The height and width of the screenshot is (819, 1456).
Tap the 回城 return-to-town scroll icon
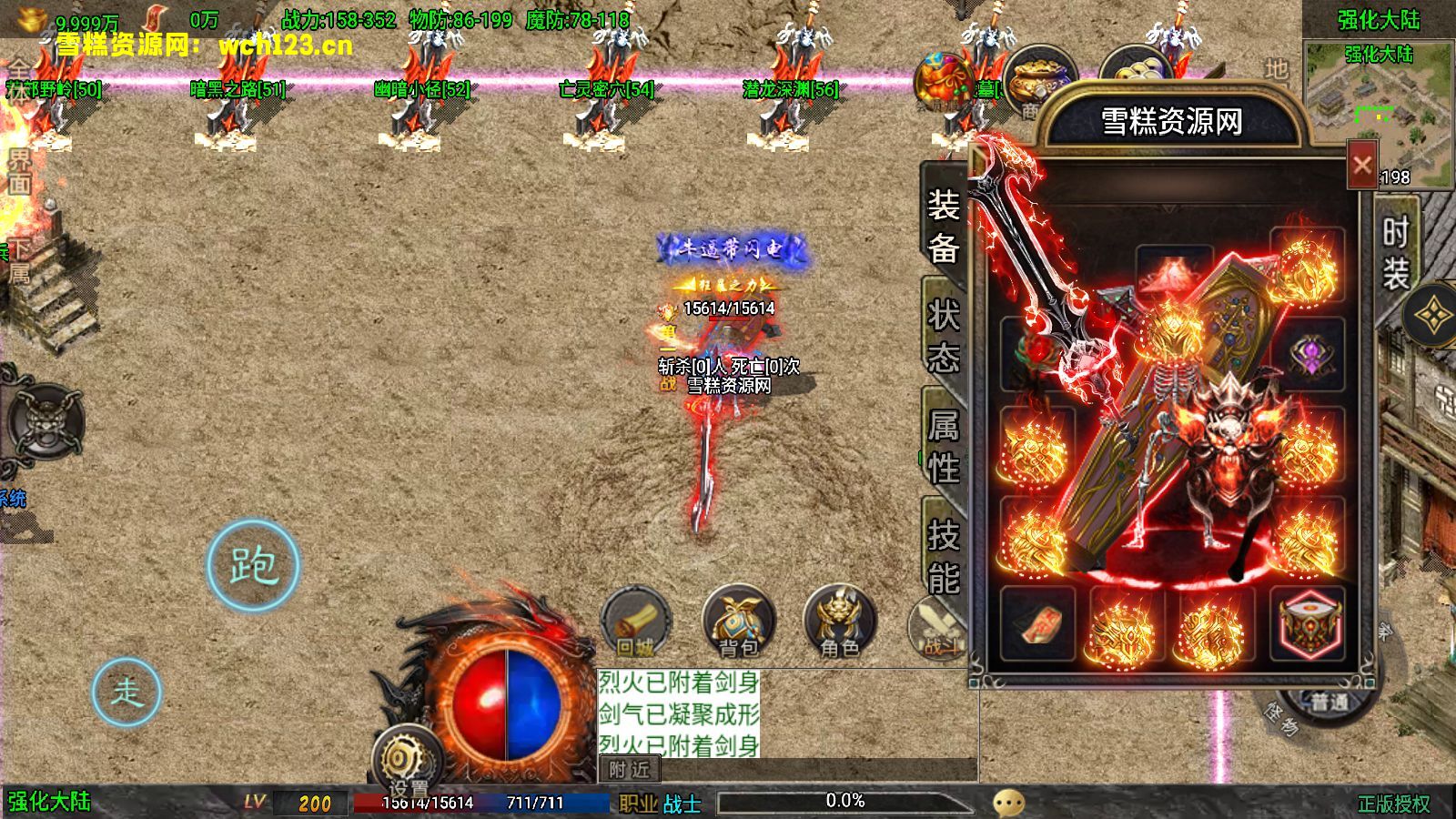tap(637, 623)
